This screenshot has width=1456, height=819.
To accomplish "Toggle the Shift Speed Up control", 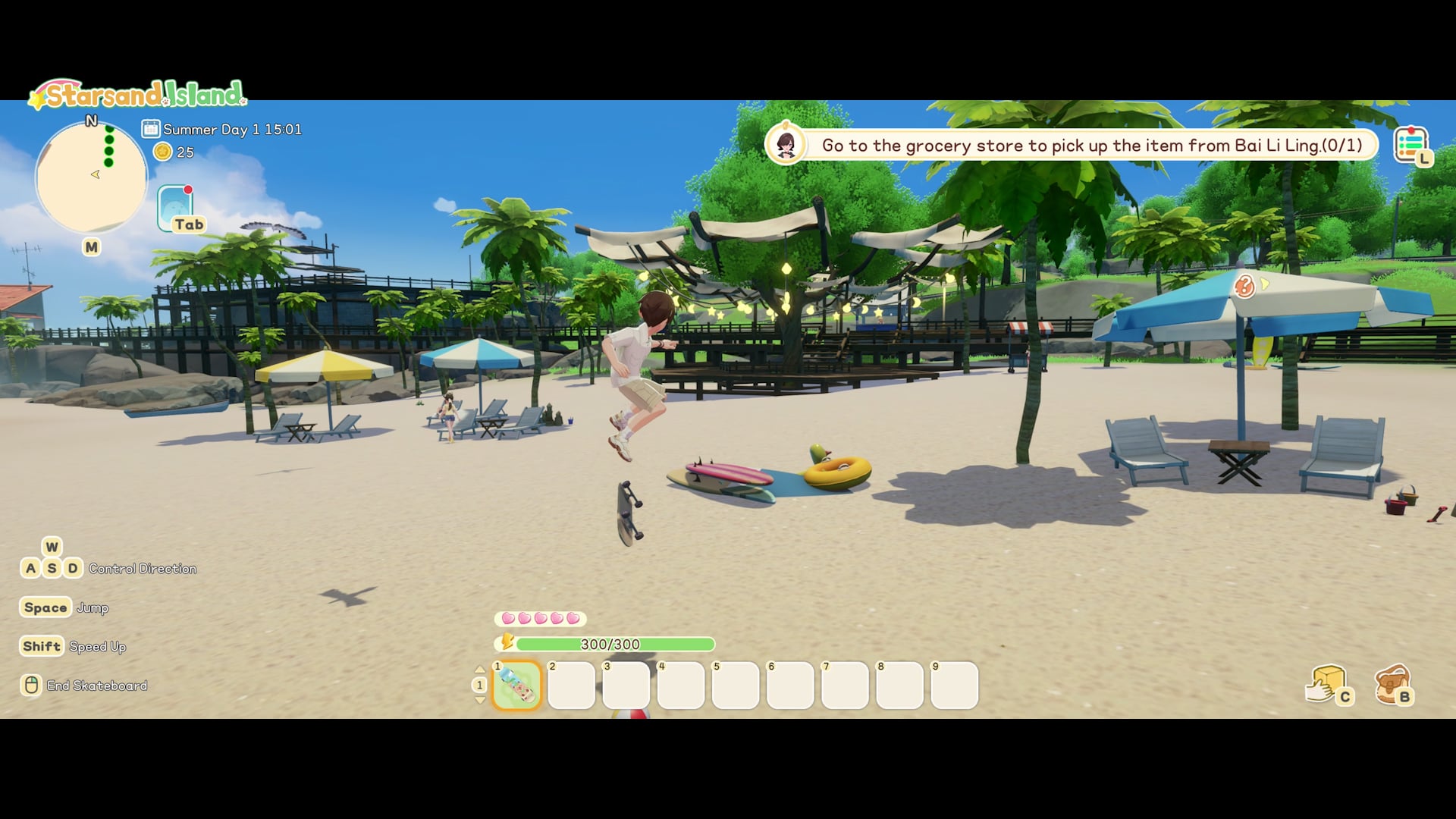I will (x=41, y=646).
